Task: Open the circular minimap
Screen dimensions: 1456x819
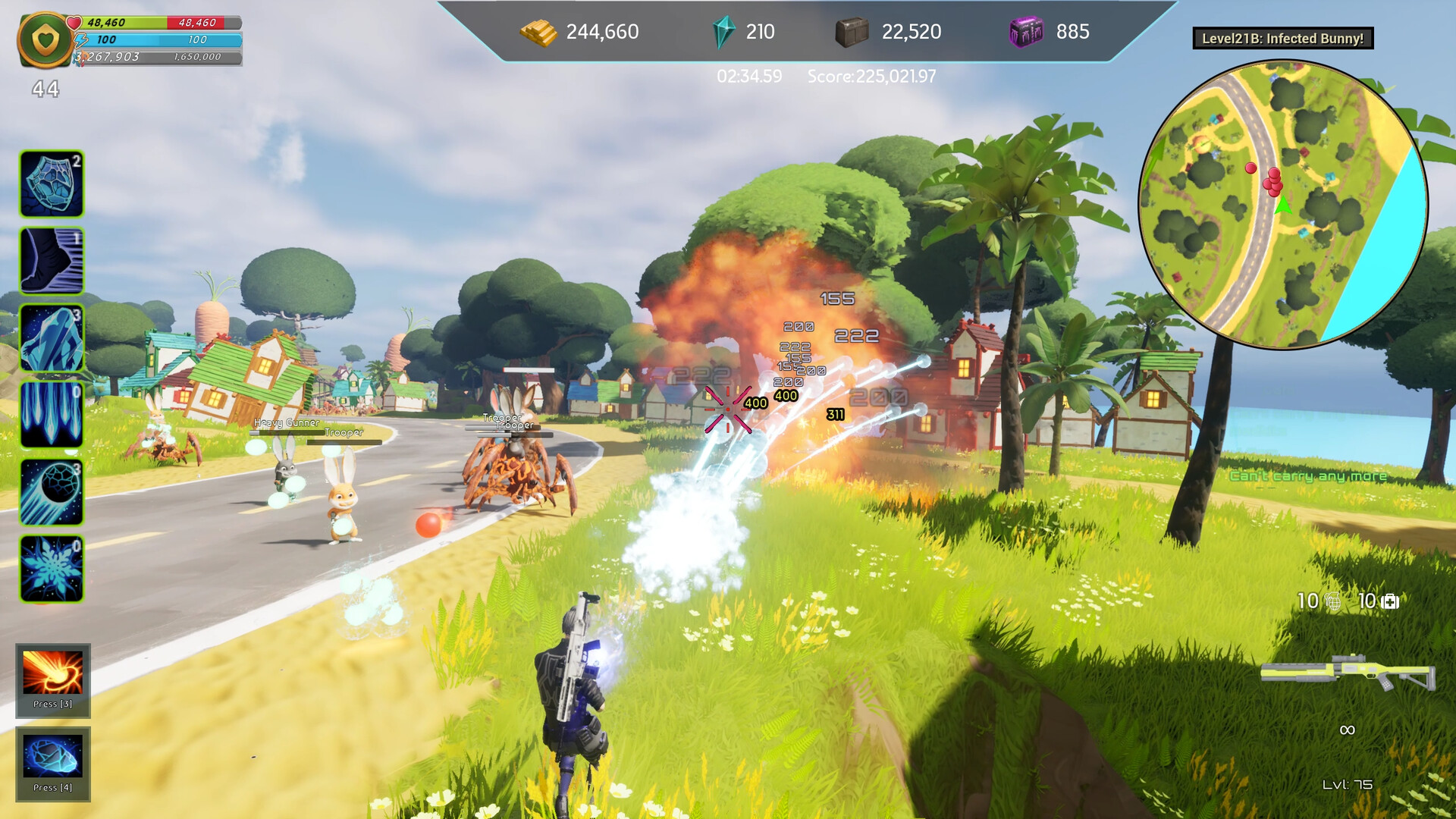Action: click(1283, 205)
